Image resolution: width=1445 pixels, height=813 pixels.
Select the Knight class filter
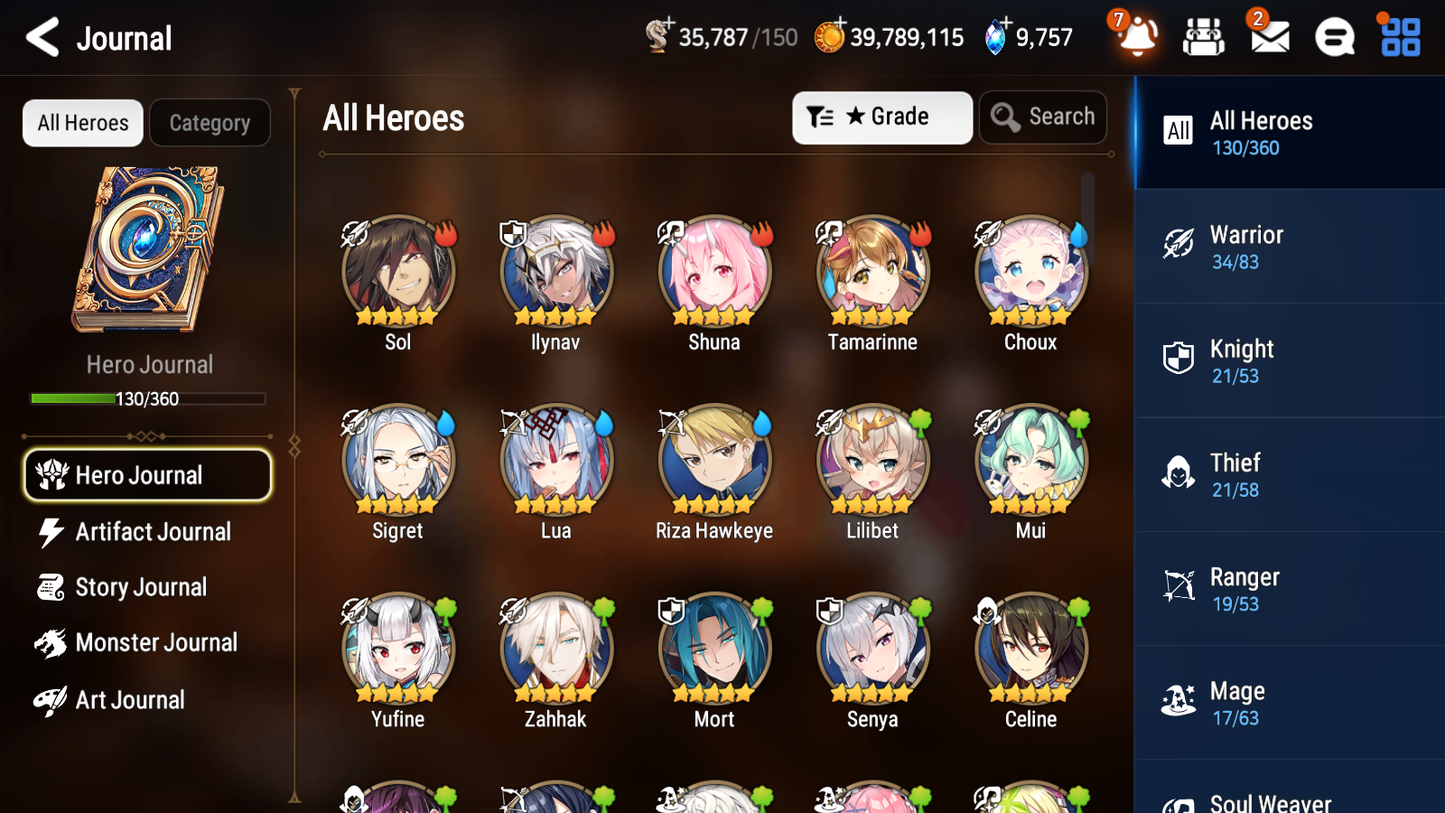pyautogui.click(x=1290, y=360)
